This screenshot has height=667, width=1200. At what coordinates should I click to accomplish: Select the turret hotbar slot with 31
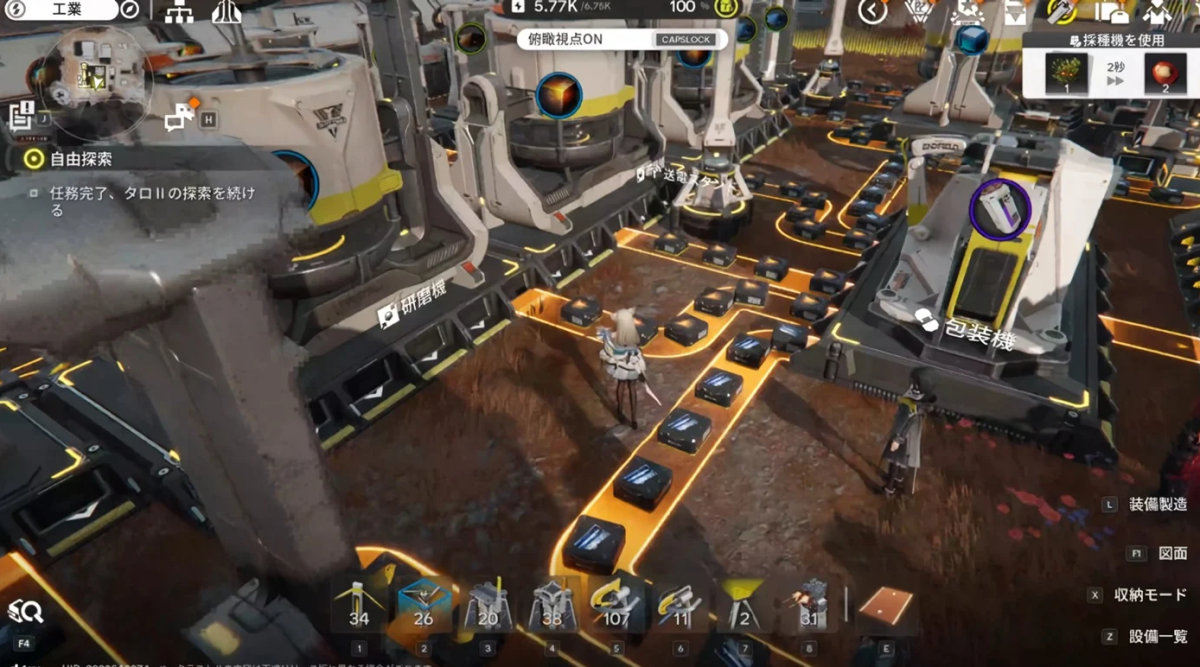tap(808, 605)
